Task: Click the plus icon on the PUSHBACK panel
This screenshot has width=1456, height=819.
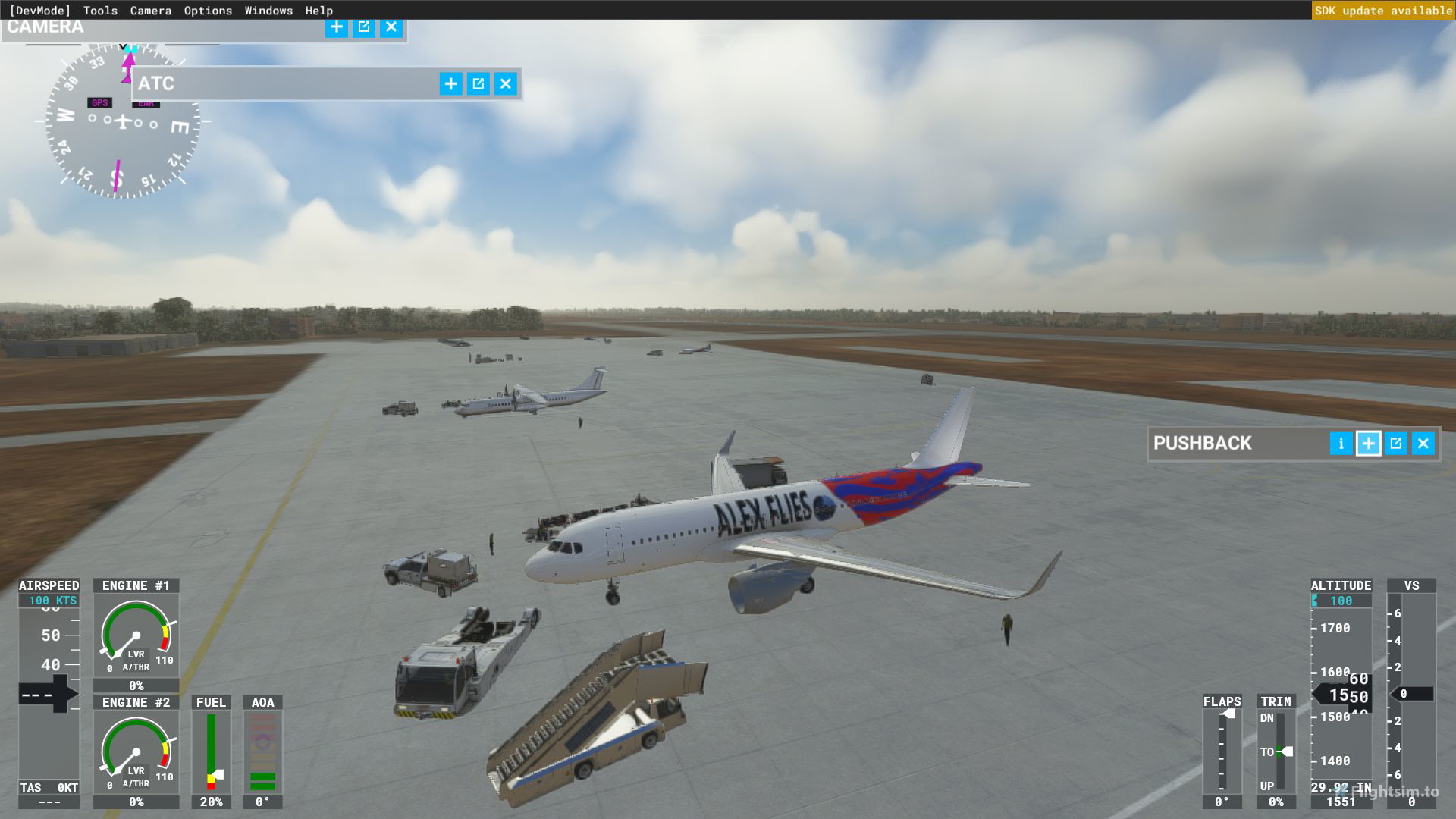Action: [x=1368, y=444]
